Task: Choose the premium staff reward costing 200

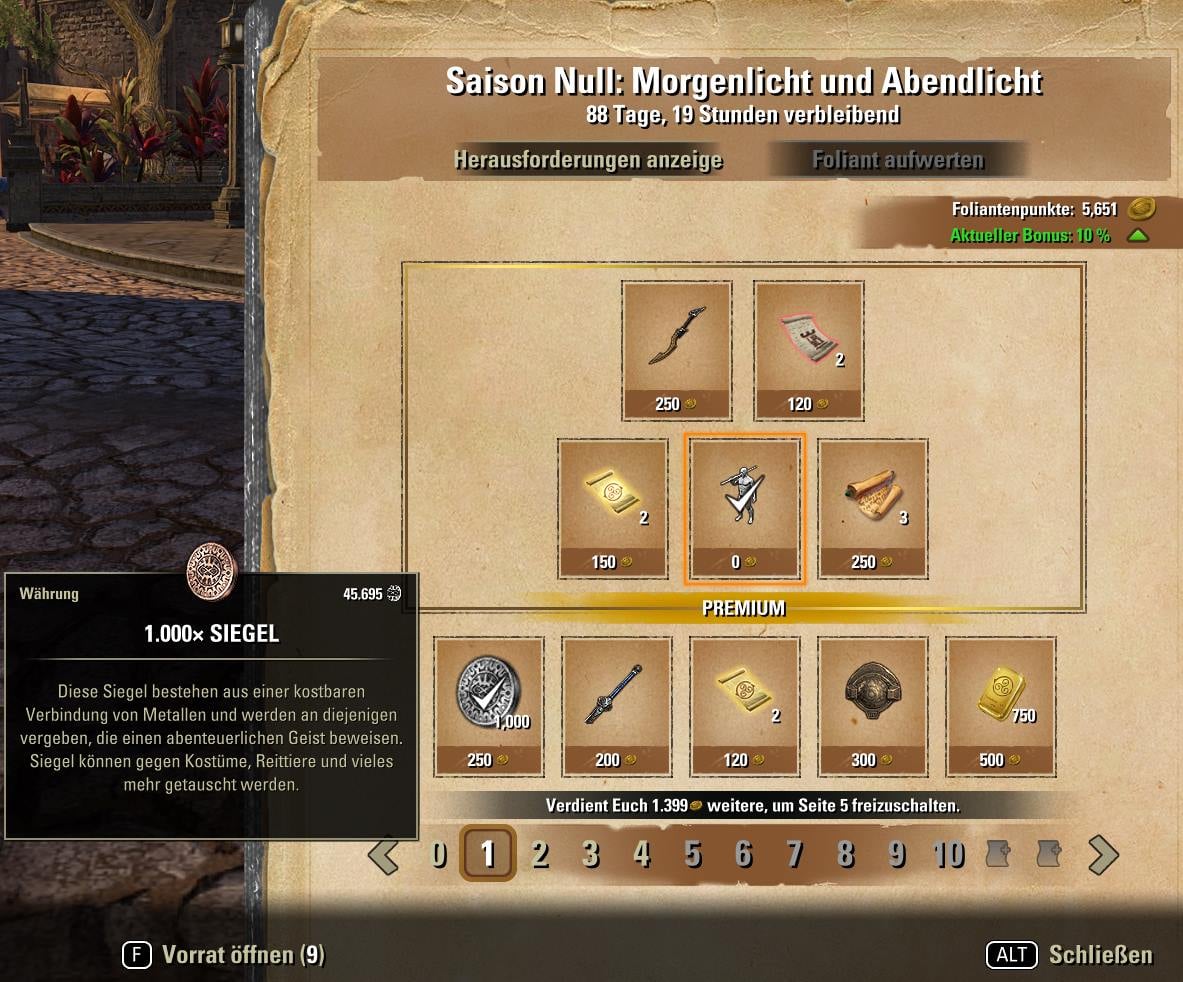Action: (x=616, y=706)
